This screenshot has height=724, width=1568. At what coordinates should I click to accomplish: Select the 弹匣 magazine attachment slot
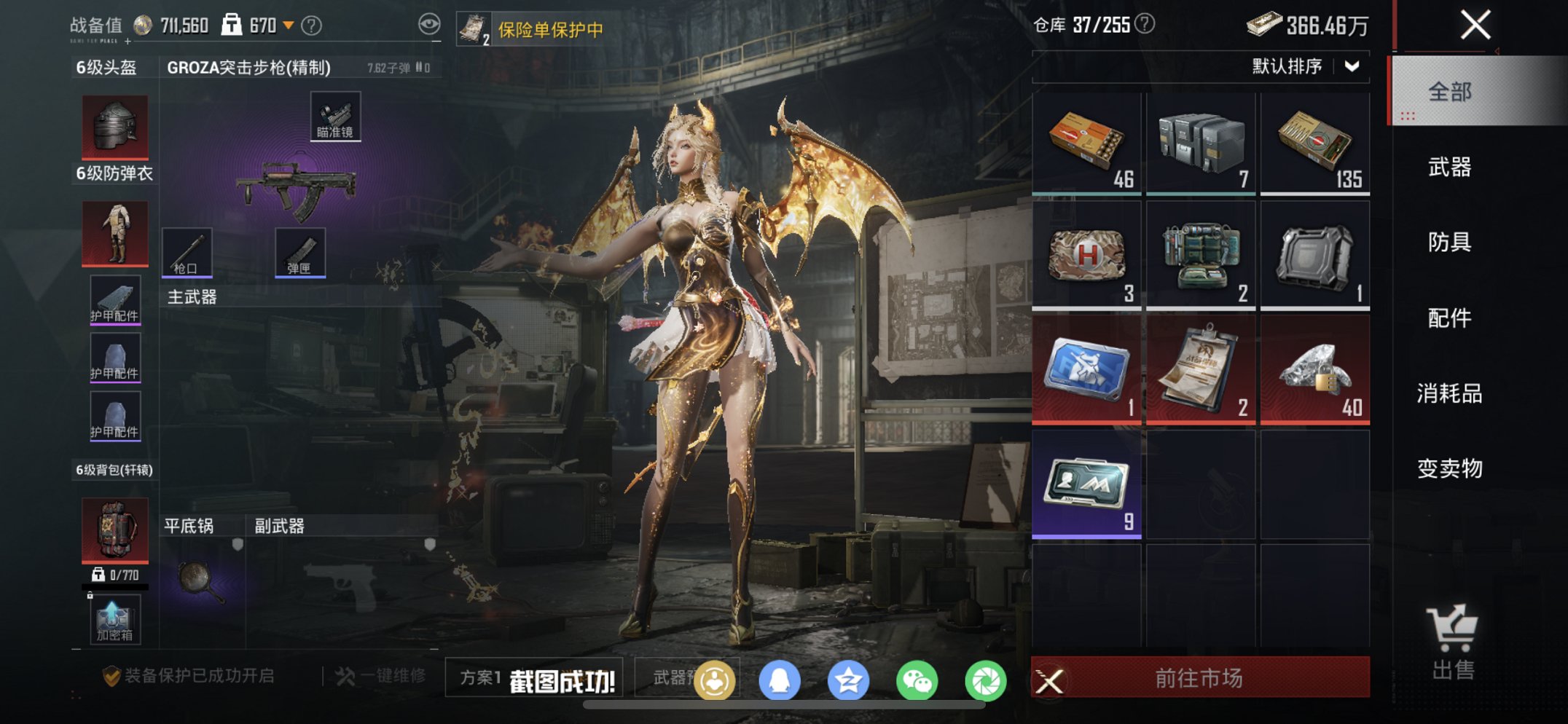click(300, 251)
